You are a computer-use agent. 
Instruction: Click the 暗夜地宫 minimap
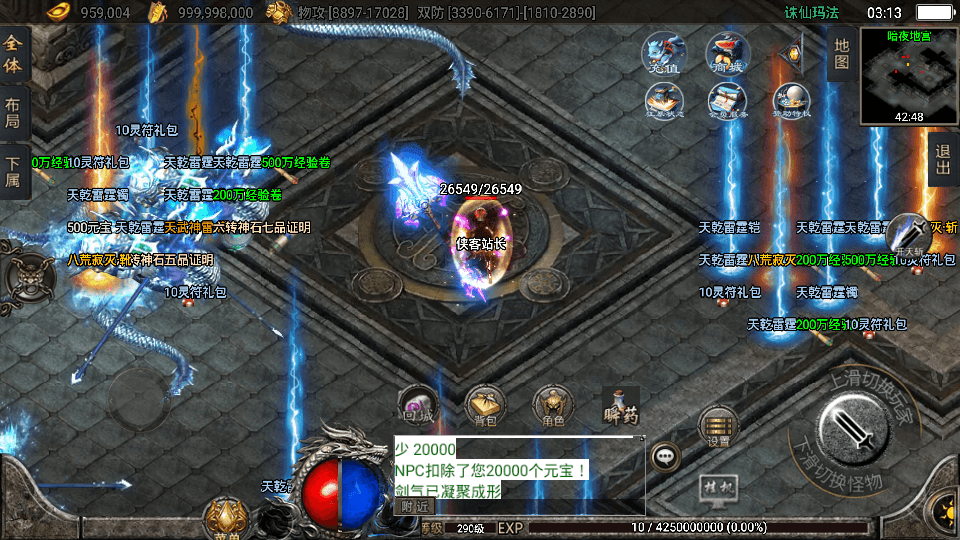coord(908,76)
